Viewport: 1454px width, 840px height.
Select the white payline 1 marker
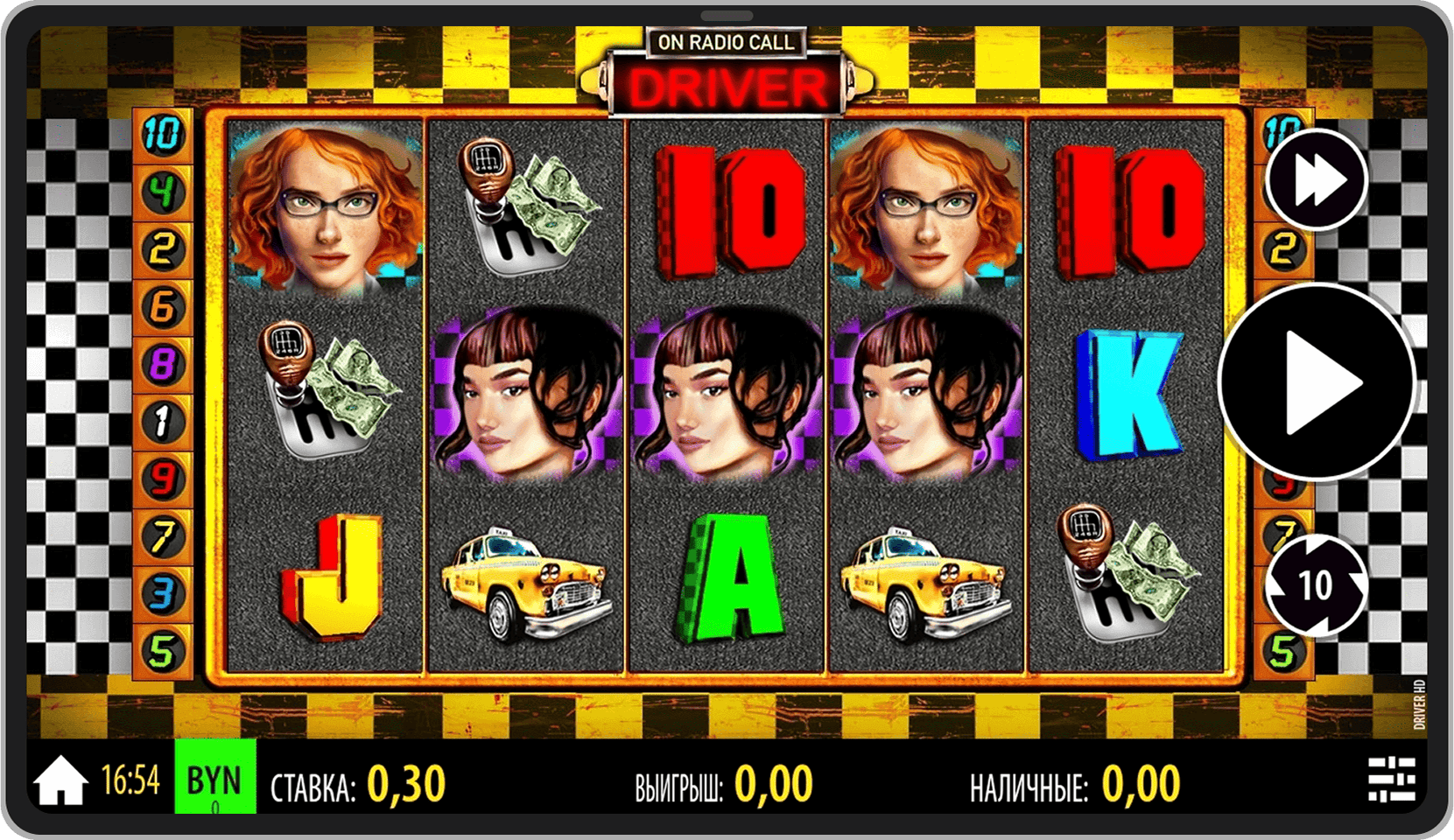point(163,422)
